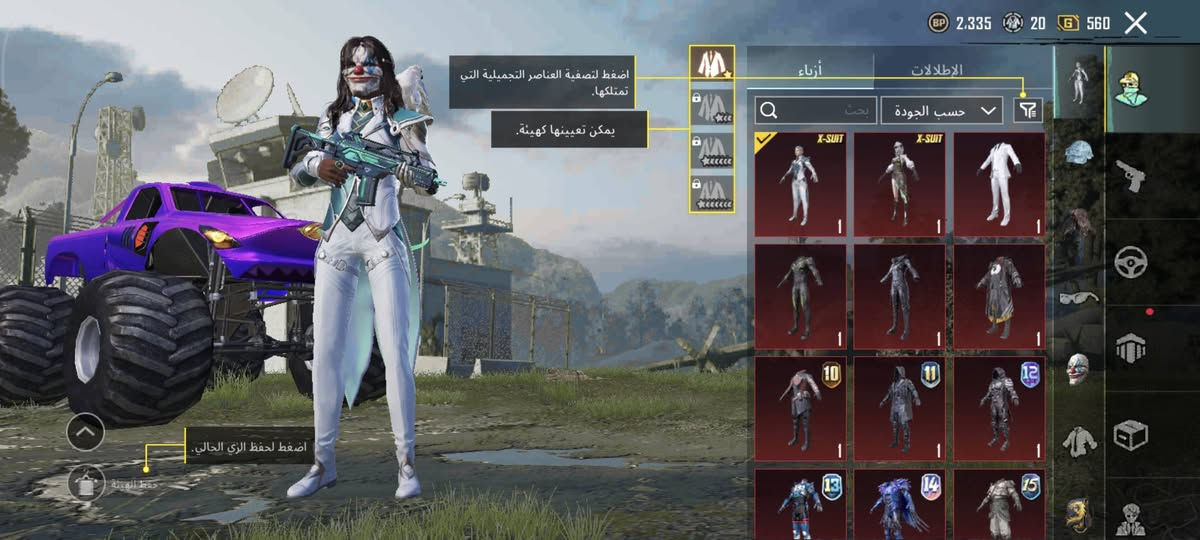
Task: Switch to the الإطلالات tab
Action: [x=935, y=70]
